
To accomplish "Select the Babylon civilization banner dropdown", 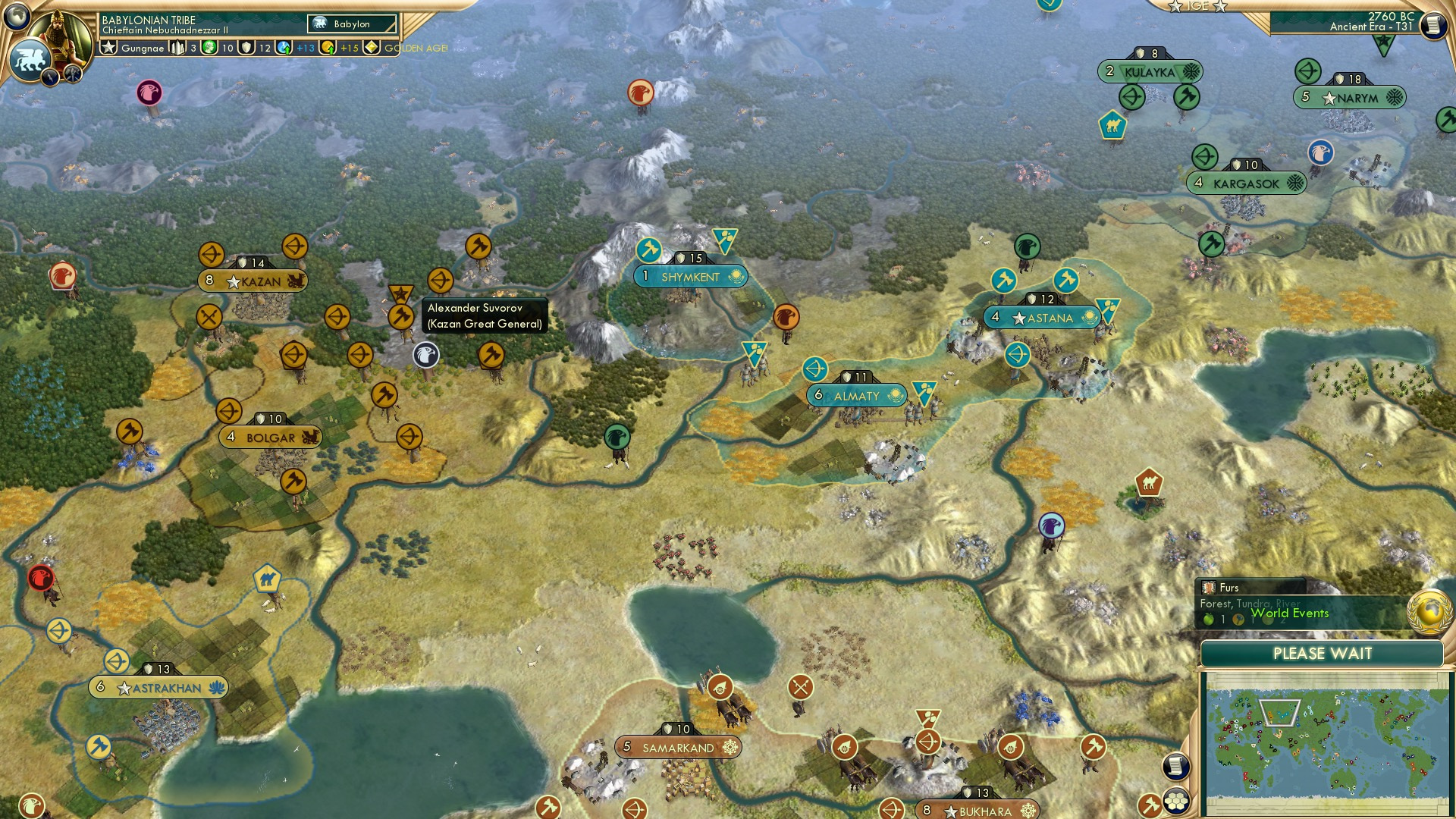I will (351, 24).
